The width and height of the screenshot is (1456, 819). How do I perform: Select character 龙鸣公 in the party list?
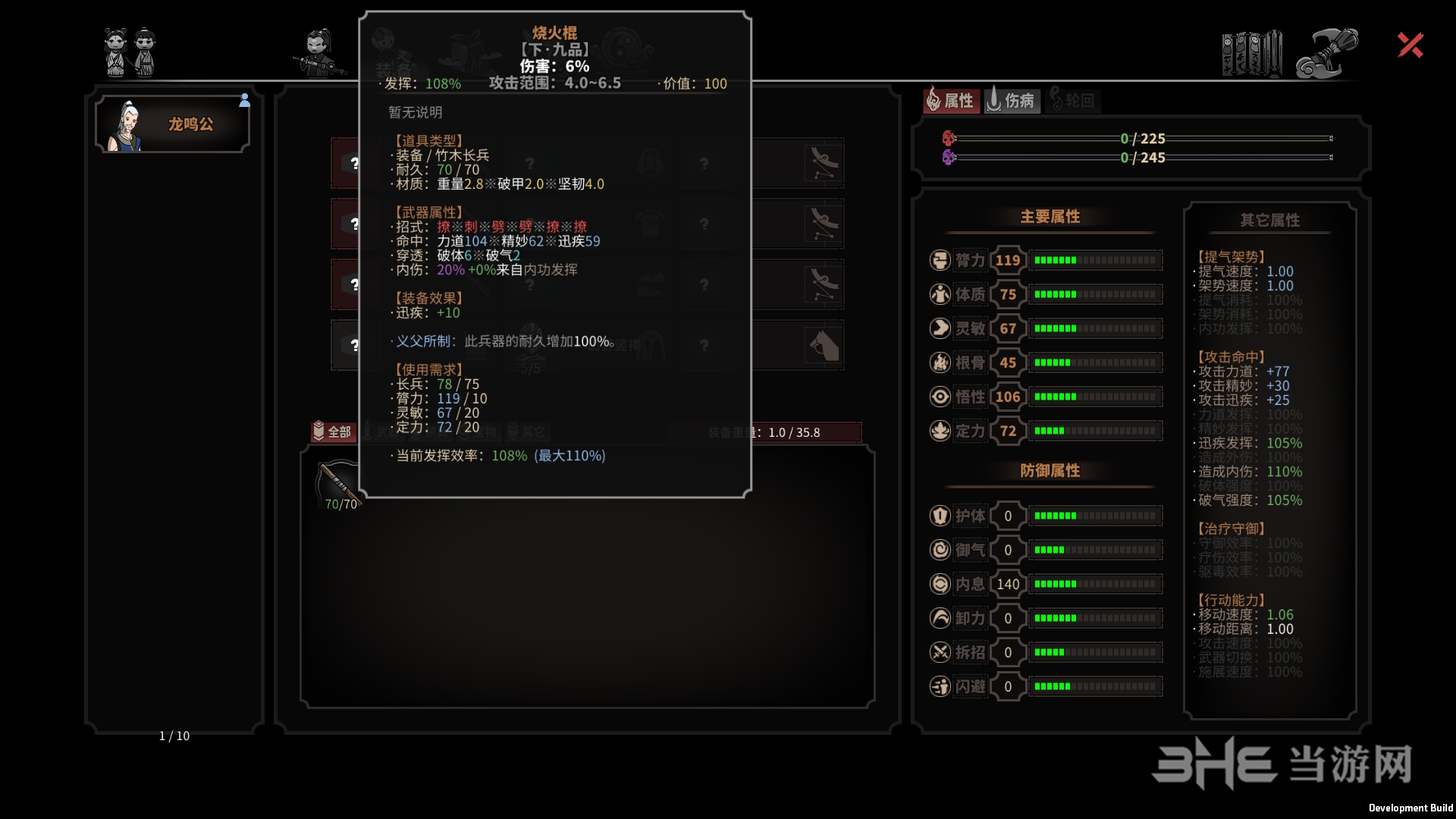coord(173,124)
